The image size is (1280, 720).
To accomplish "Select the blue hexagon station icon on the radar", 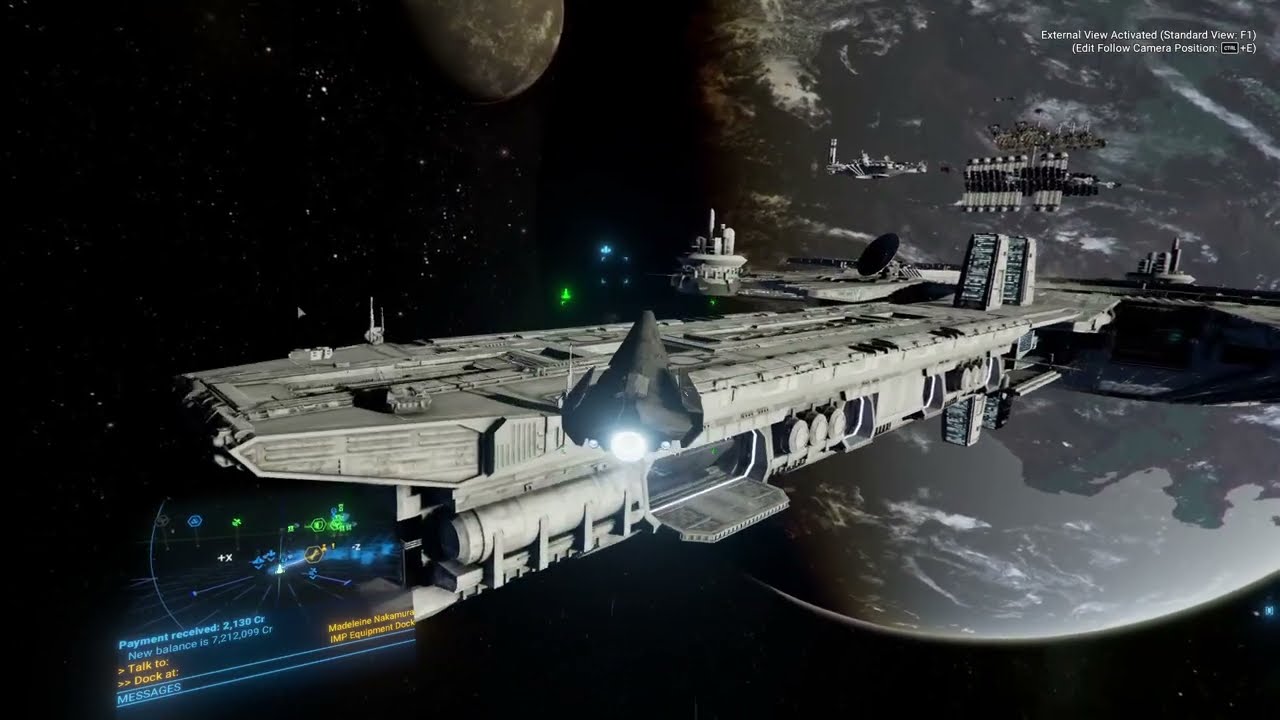I will click(194, 520).
